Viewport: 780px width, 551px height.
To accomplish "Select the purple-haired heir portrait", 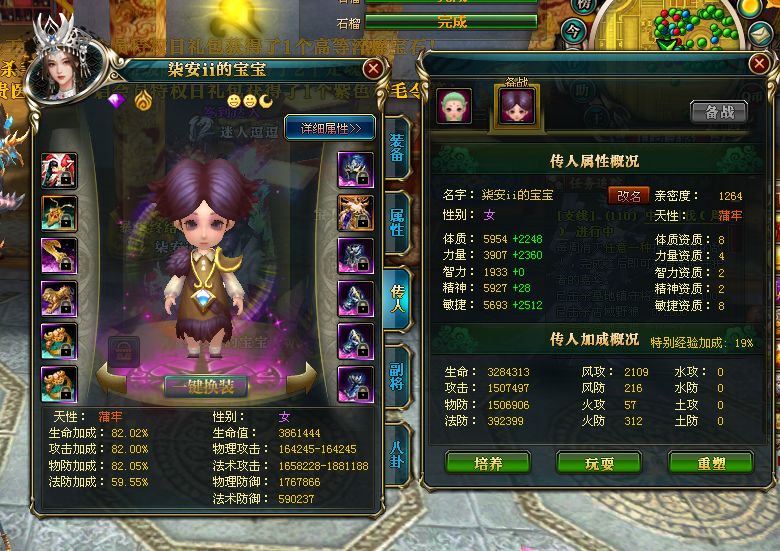I will click(x=517, y=107).
